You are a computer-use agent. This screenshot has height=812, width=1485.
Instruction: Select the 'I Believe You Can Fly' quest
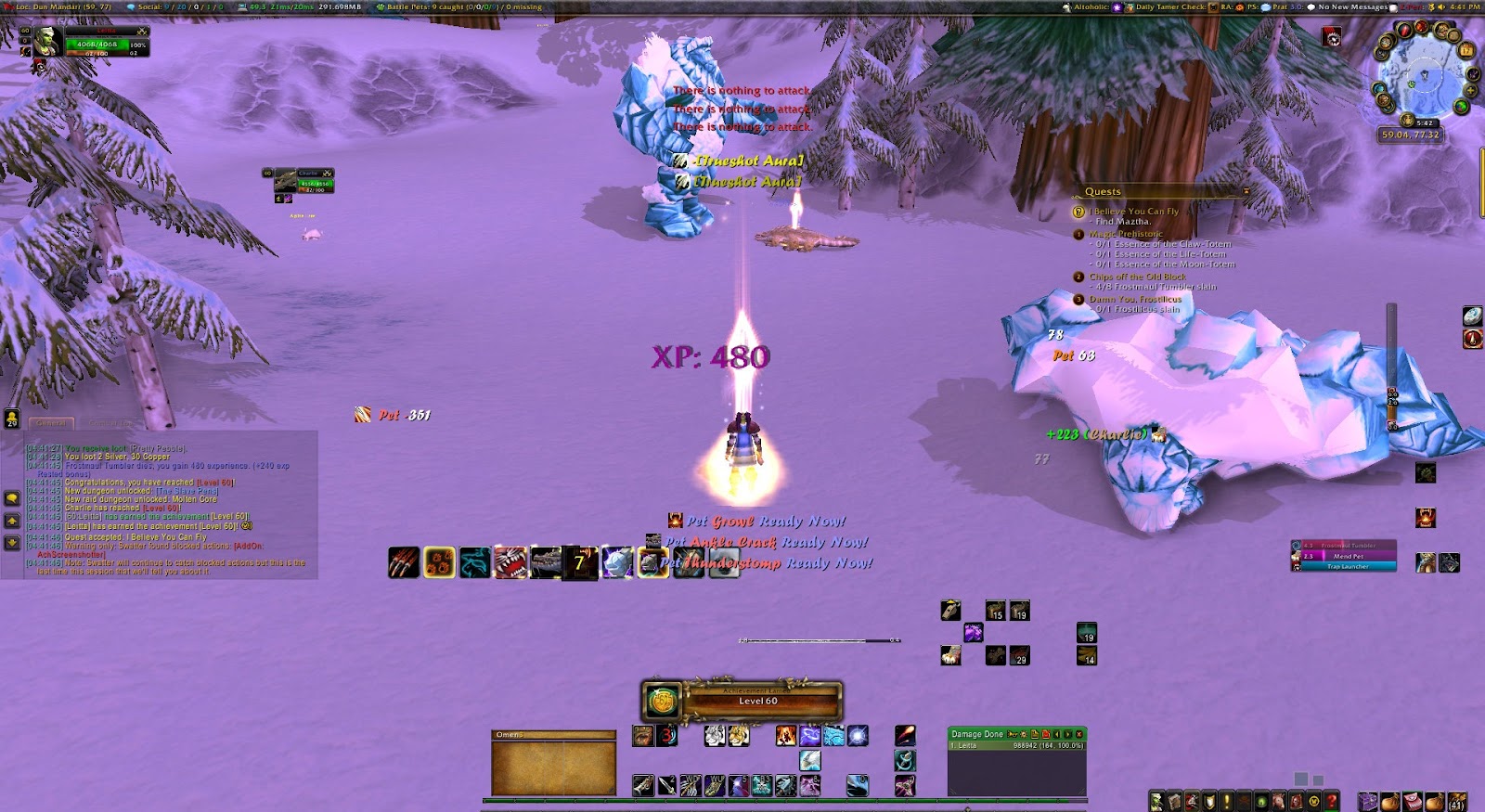(1133, 212)
